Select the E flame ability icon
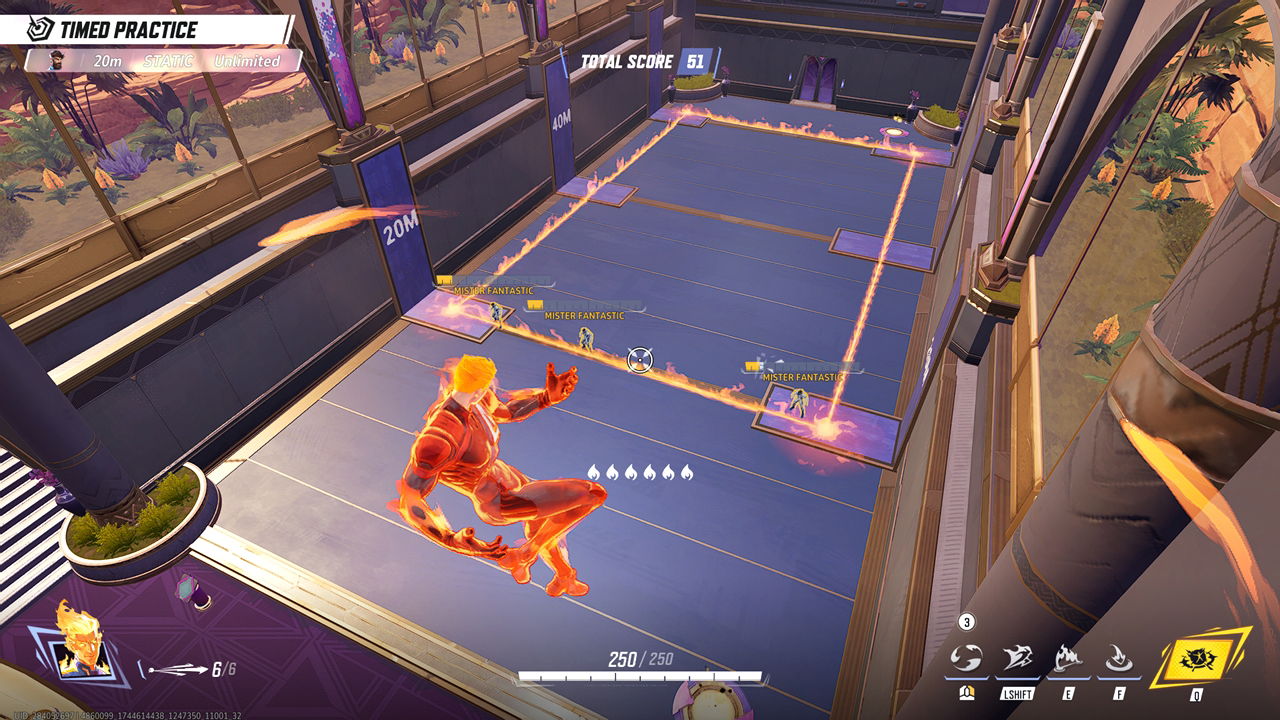This screenshot has width=1280, height=720. tap(1068, 656)
